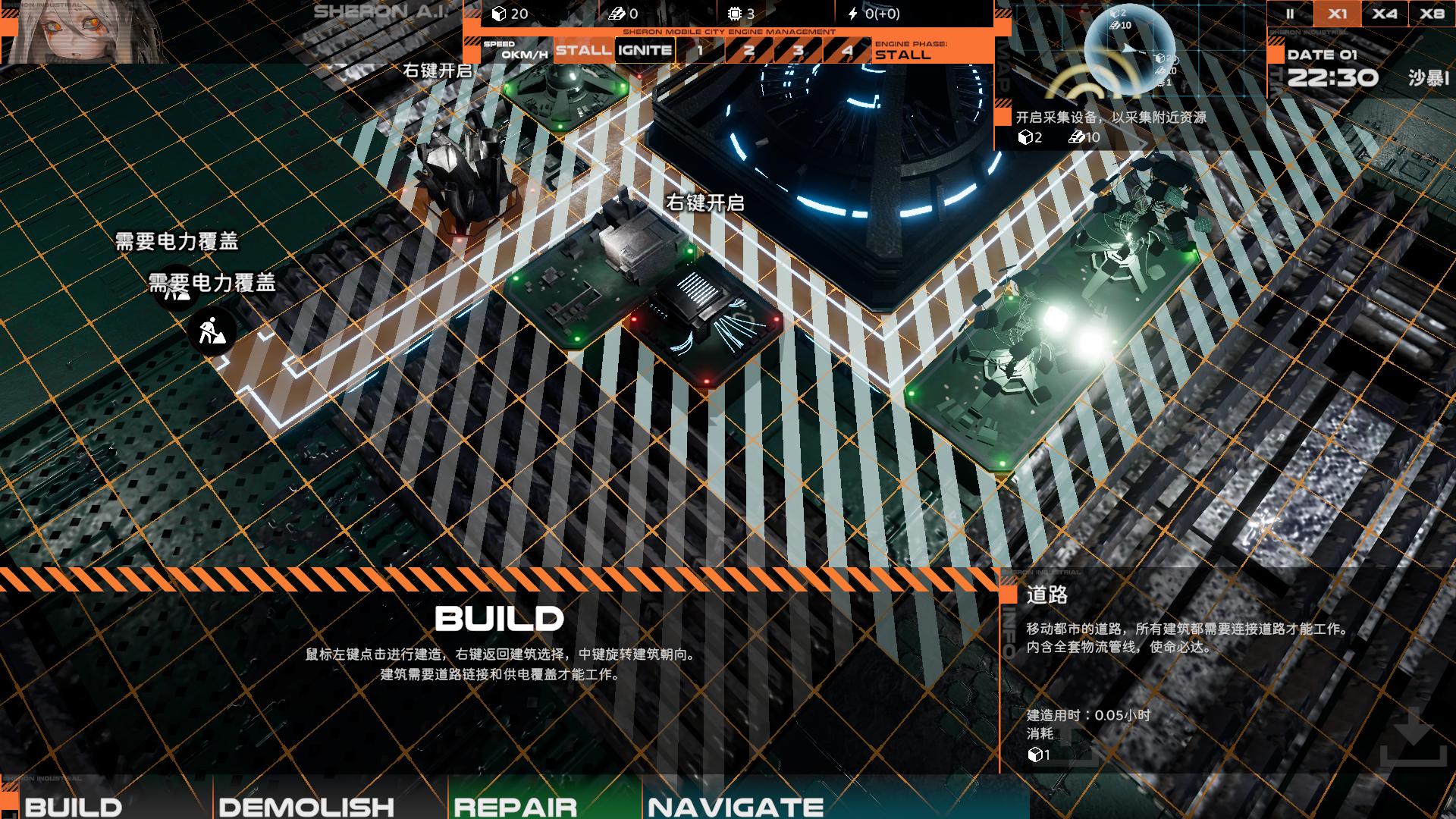The image size is (1456, 819).
Task: Set engine phase to STALL
Action: [583, 51]
